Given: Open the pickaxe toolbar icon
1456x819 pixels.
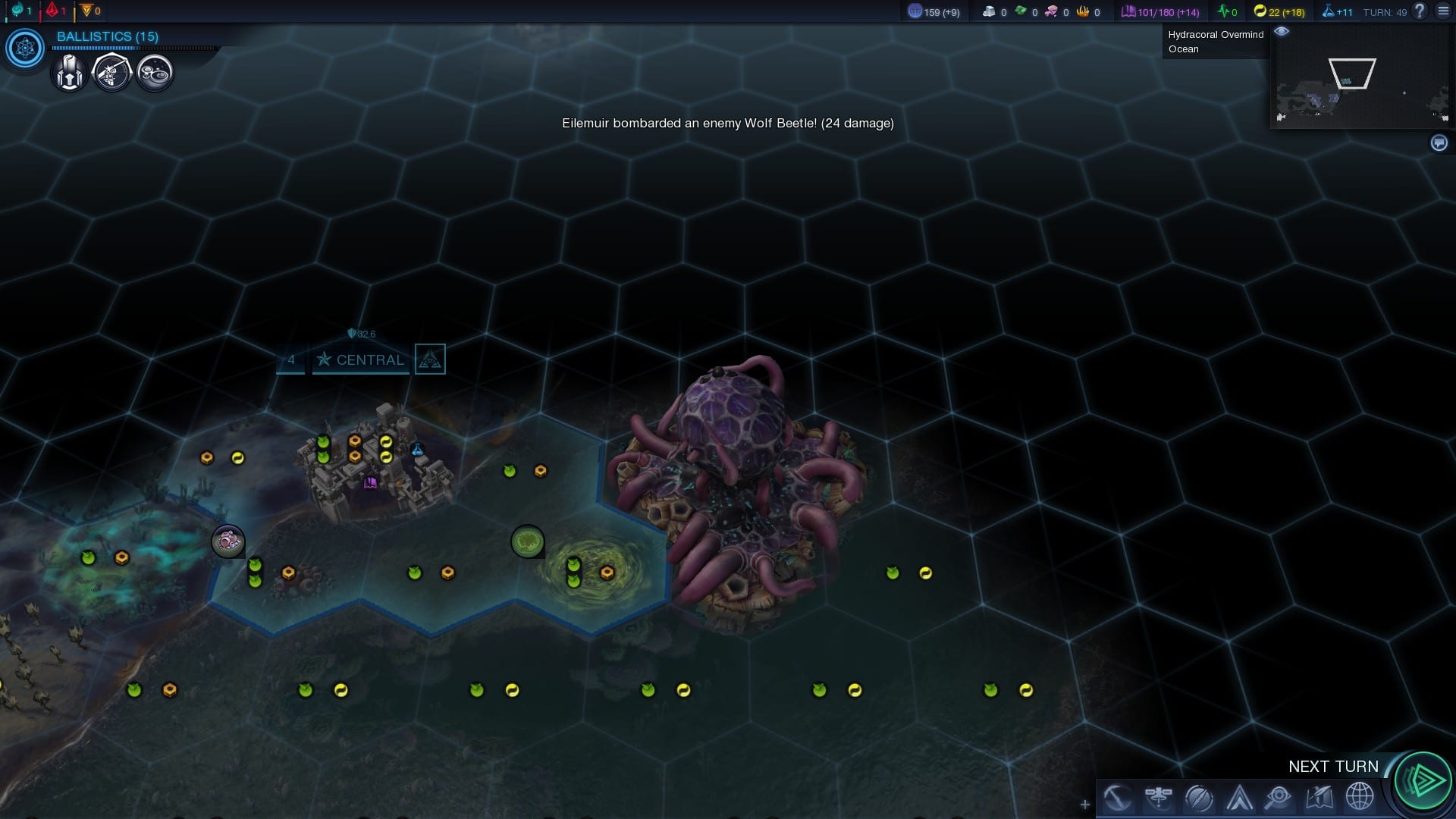Looking at the screenshot, I should [x=1118, y=797].
